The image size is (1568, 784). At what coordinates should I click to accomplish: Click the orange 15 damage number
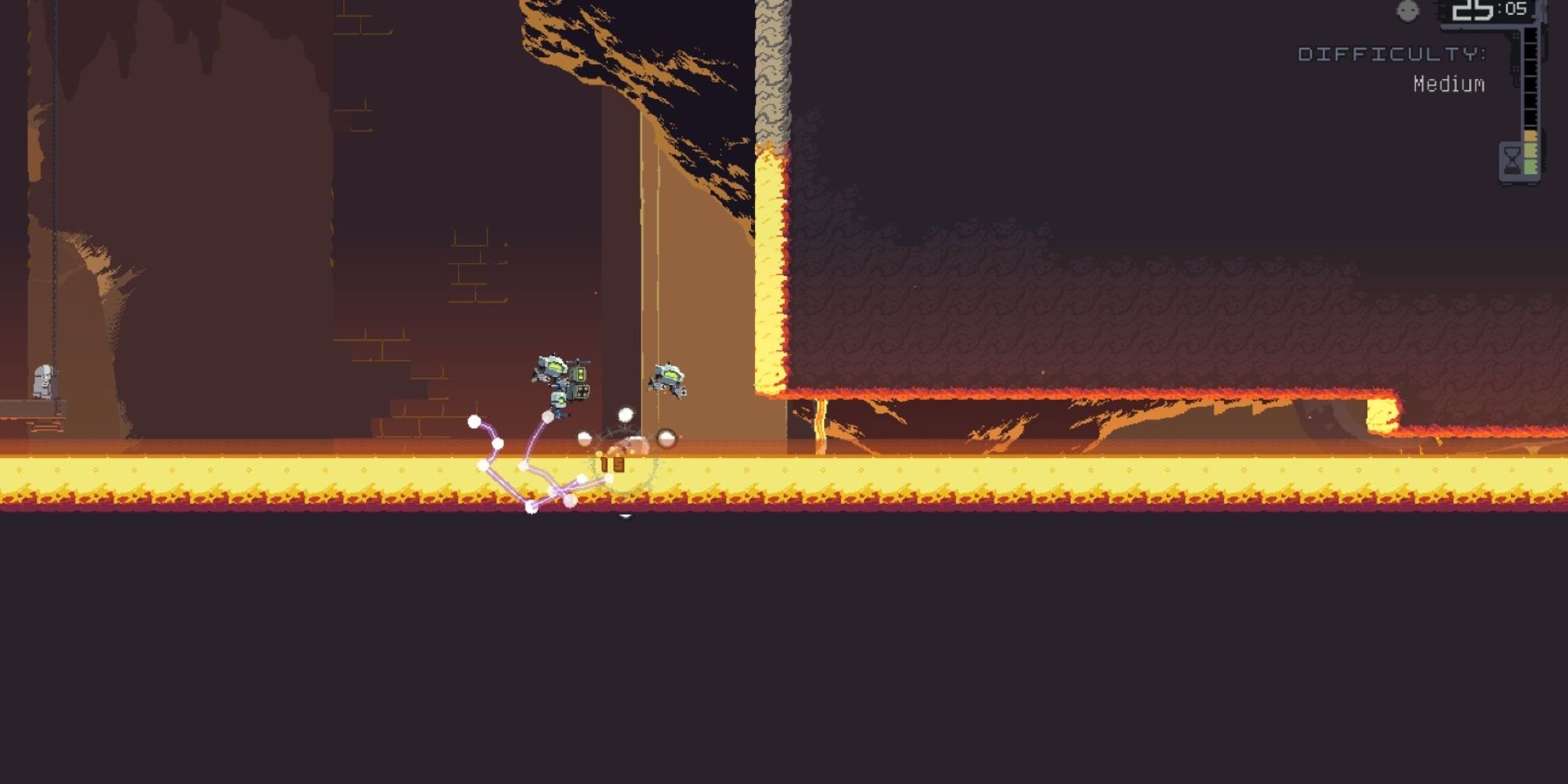[x=612, y=464]
